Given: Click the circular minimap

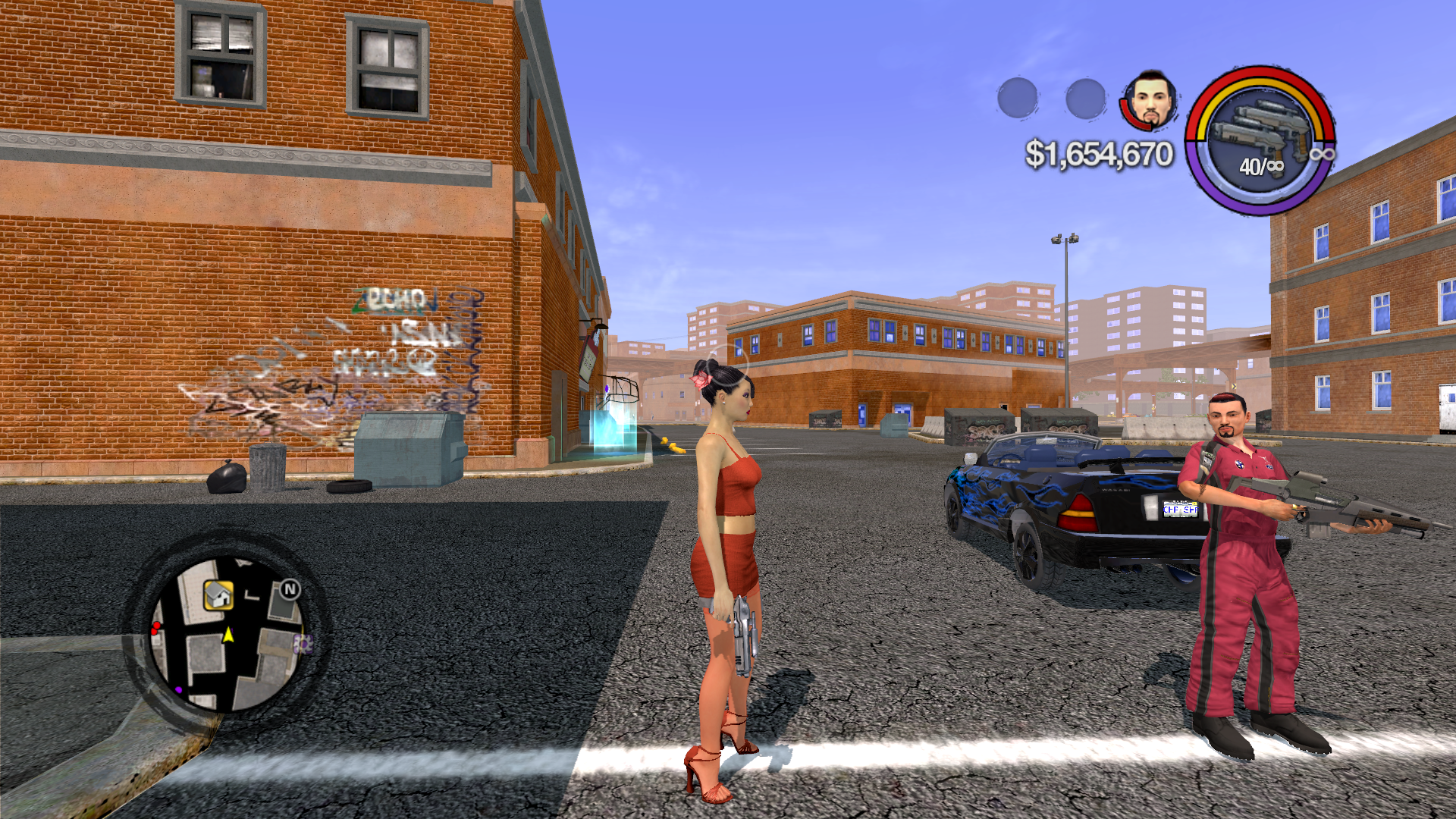Looking at the screenshot, I should [227, 633].
